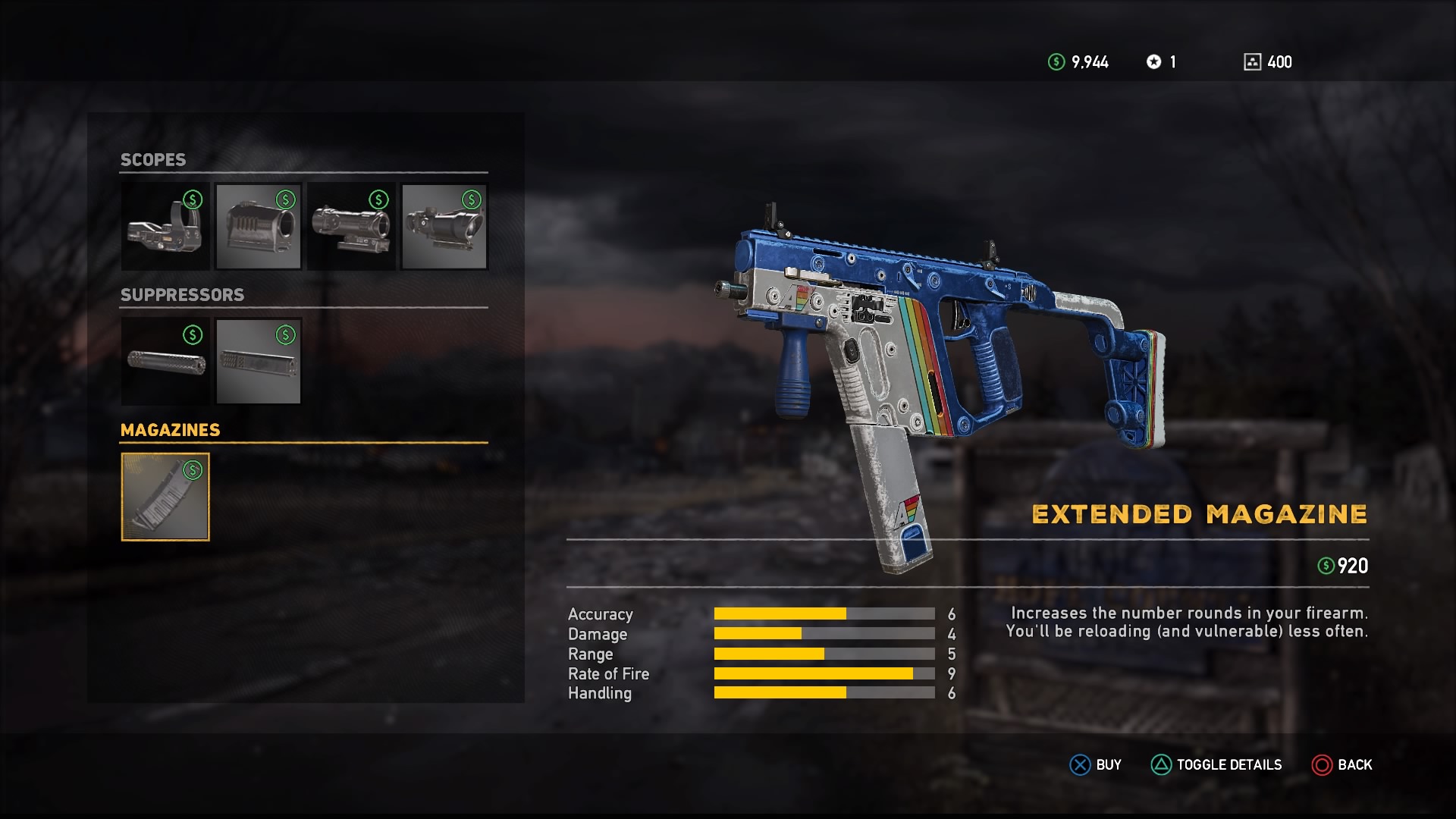Viewport: 1456px width, 819px height.
Task: Toggle the weapon details view
Action: click(x=1216, y=764)
